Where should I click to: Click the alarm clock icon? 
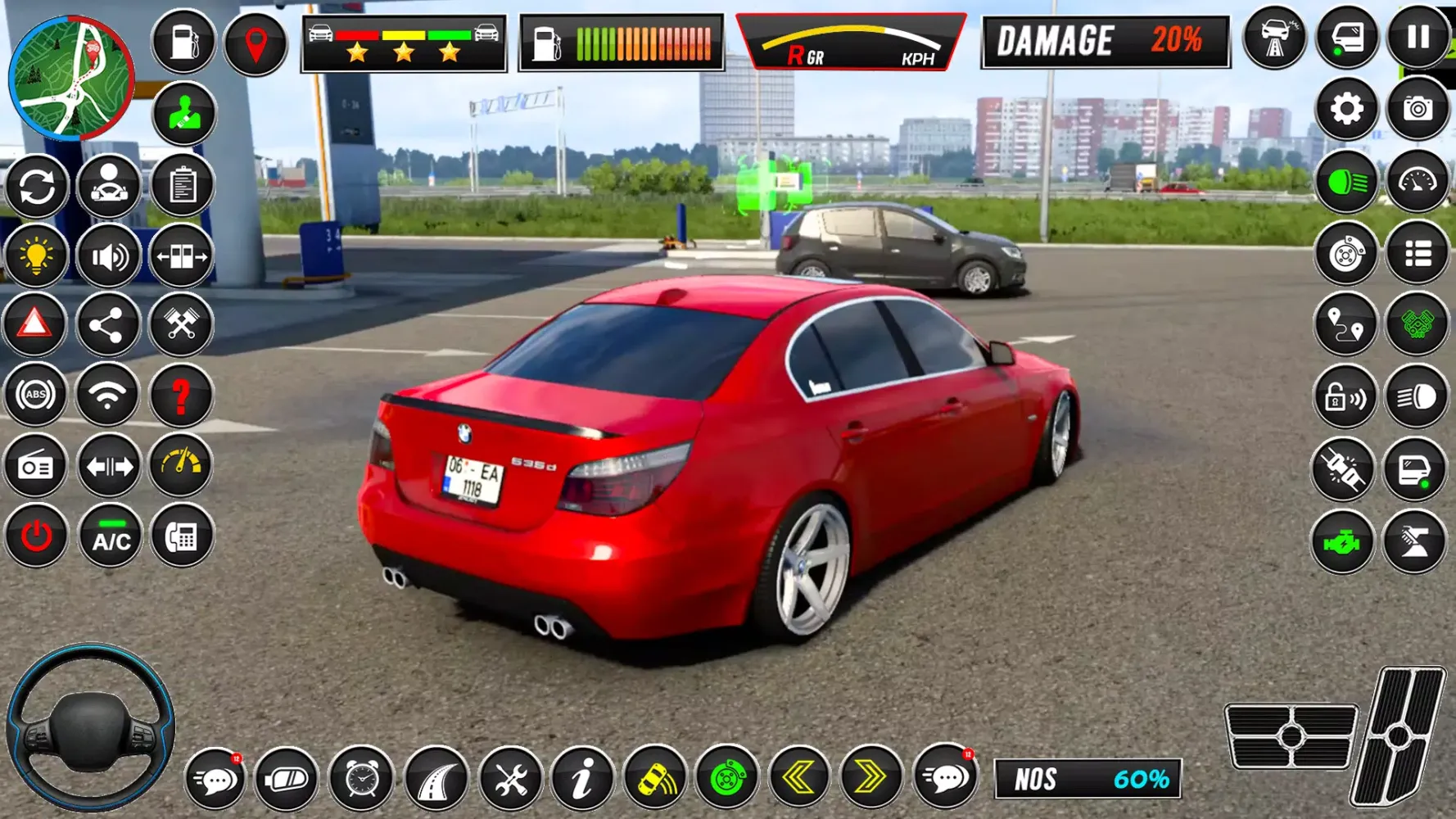[361, 778]
